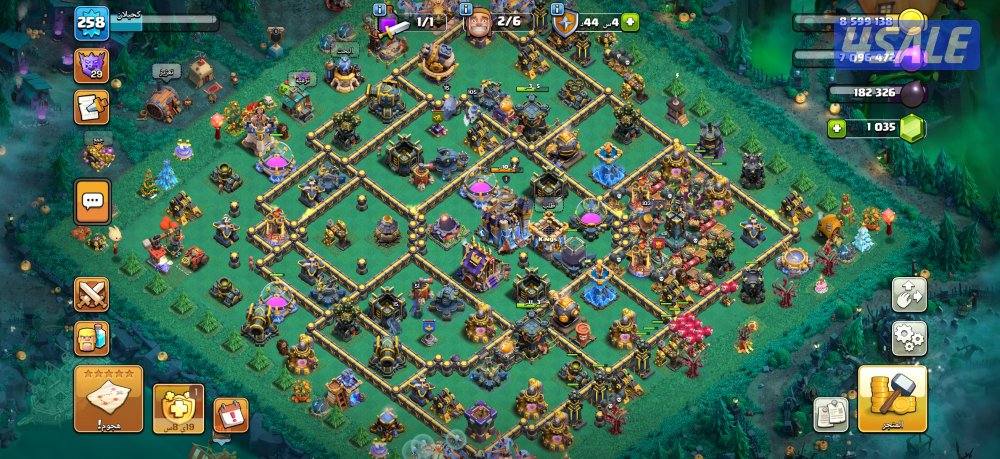Open the magnet layout editor button
Viewport: 1000px width, 459px height.
point(909,294)
